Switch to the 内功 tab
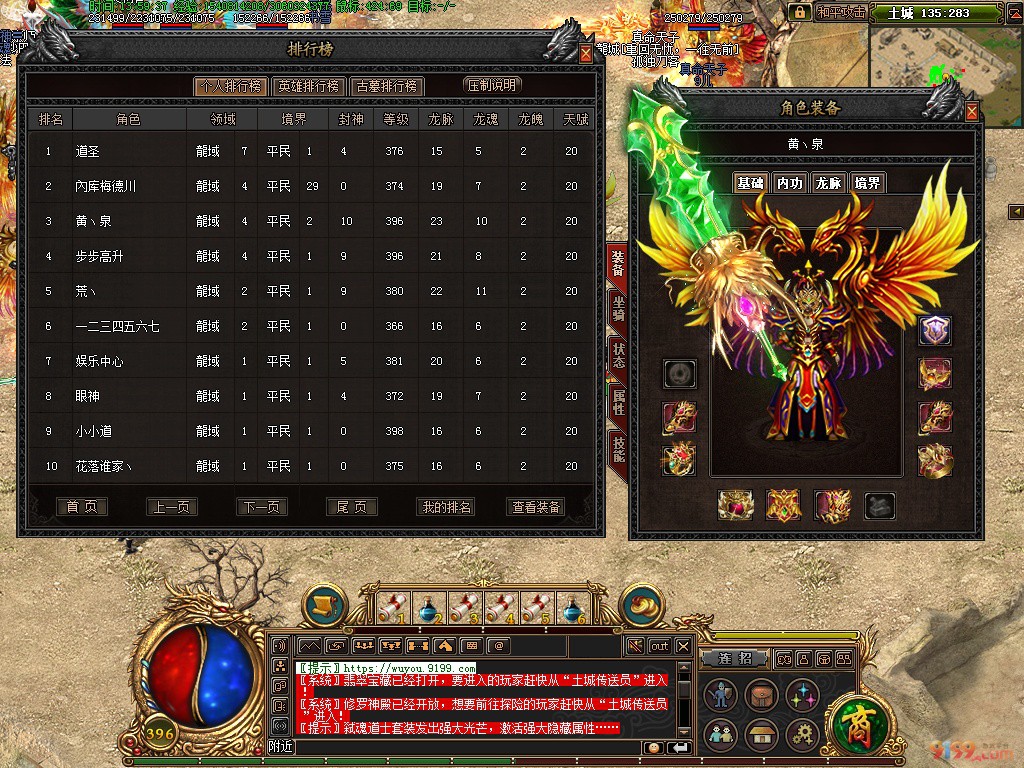 pos(790,183)
